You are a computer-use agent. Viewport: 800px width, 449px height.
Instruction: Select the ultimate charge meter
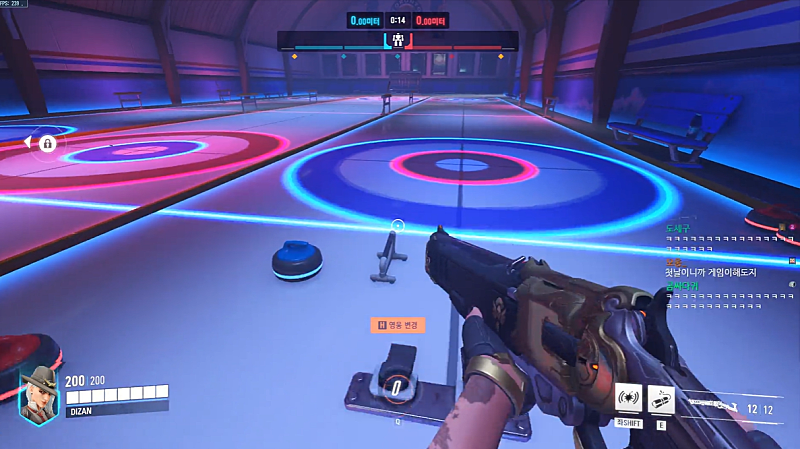[396, 388]
